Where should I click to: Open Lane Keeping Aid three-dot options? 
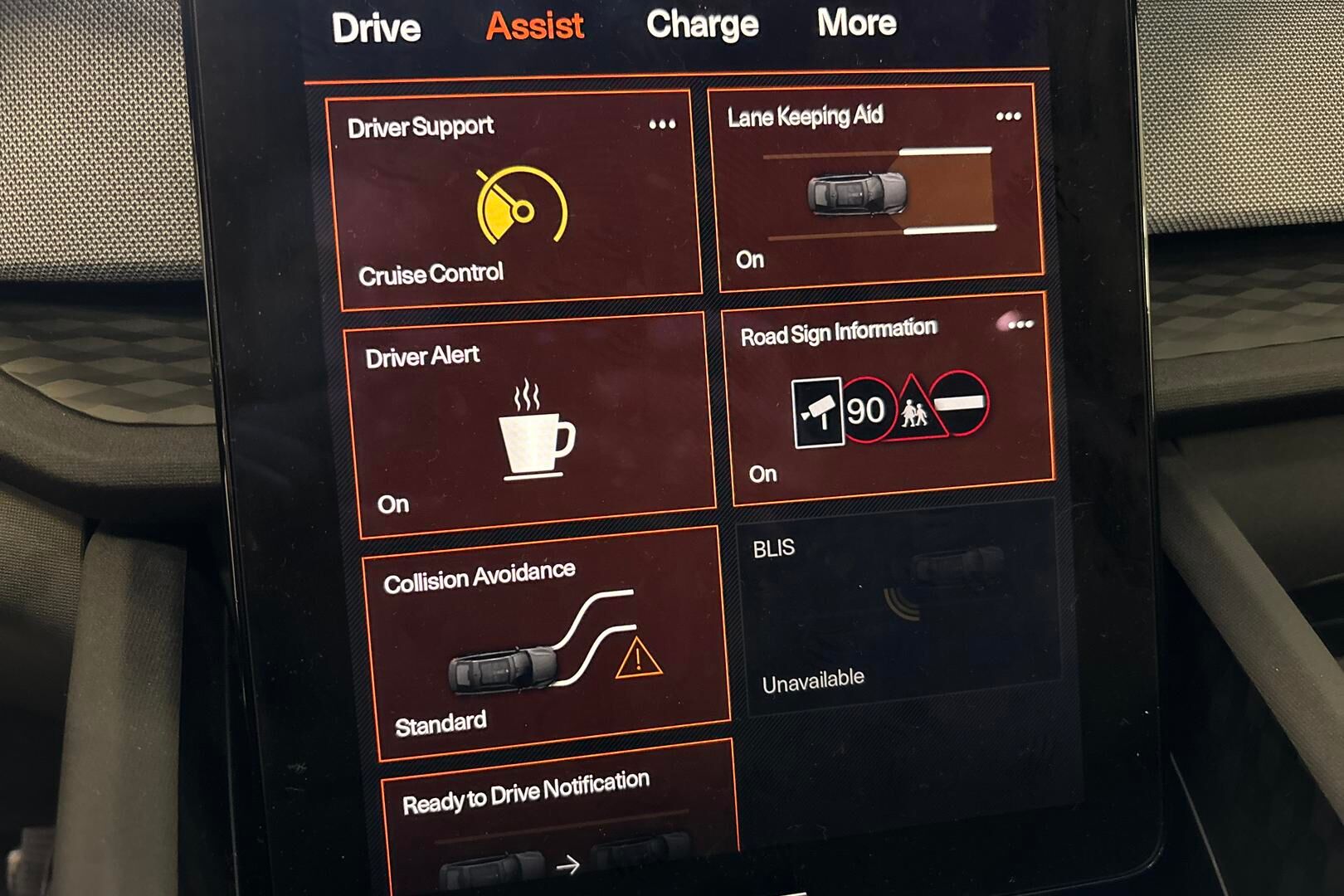1008,117
